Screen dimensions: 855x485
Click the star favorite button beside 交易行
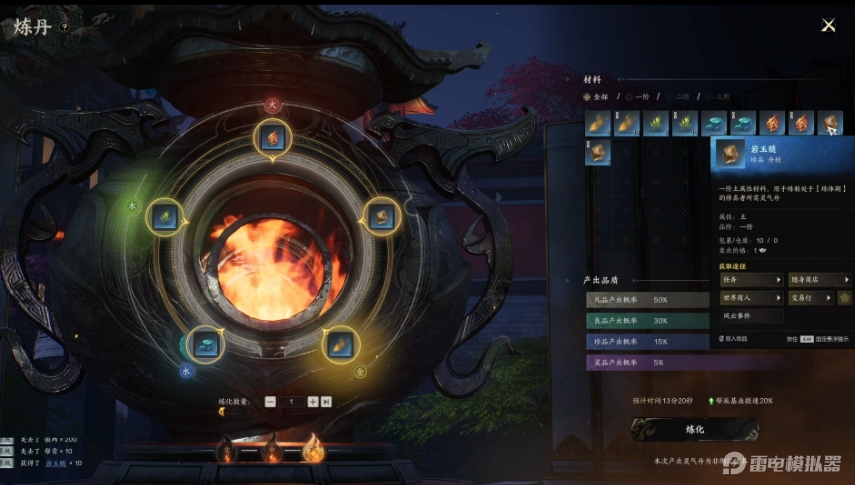point(845,297)
